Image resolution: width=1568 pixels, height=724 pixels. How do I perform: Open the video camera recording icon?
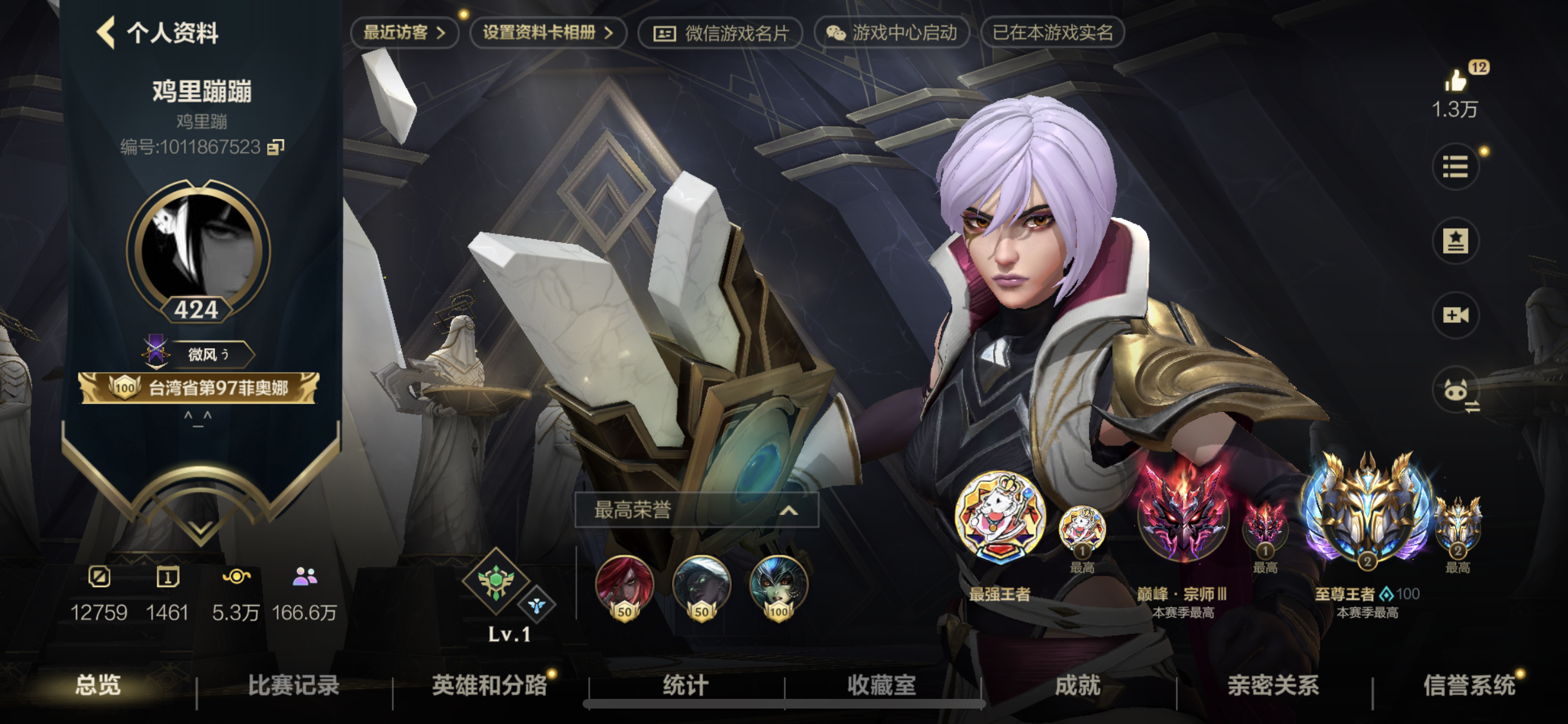tap(1455, 315)
